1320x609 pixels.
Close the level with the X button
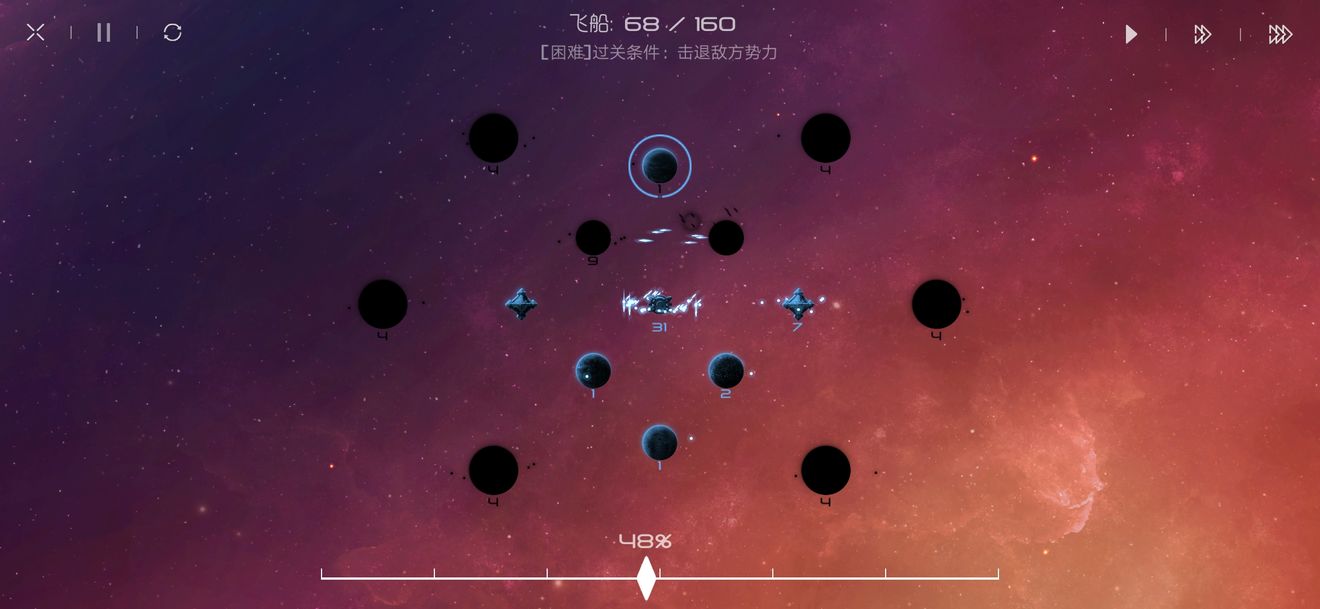pyautogui.click(x=35, y=33)
